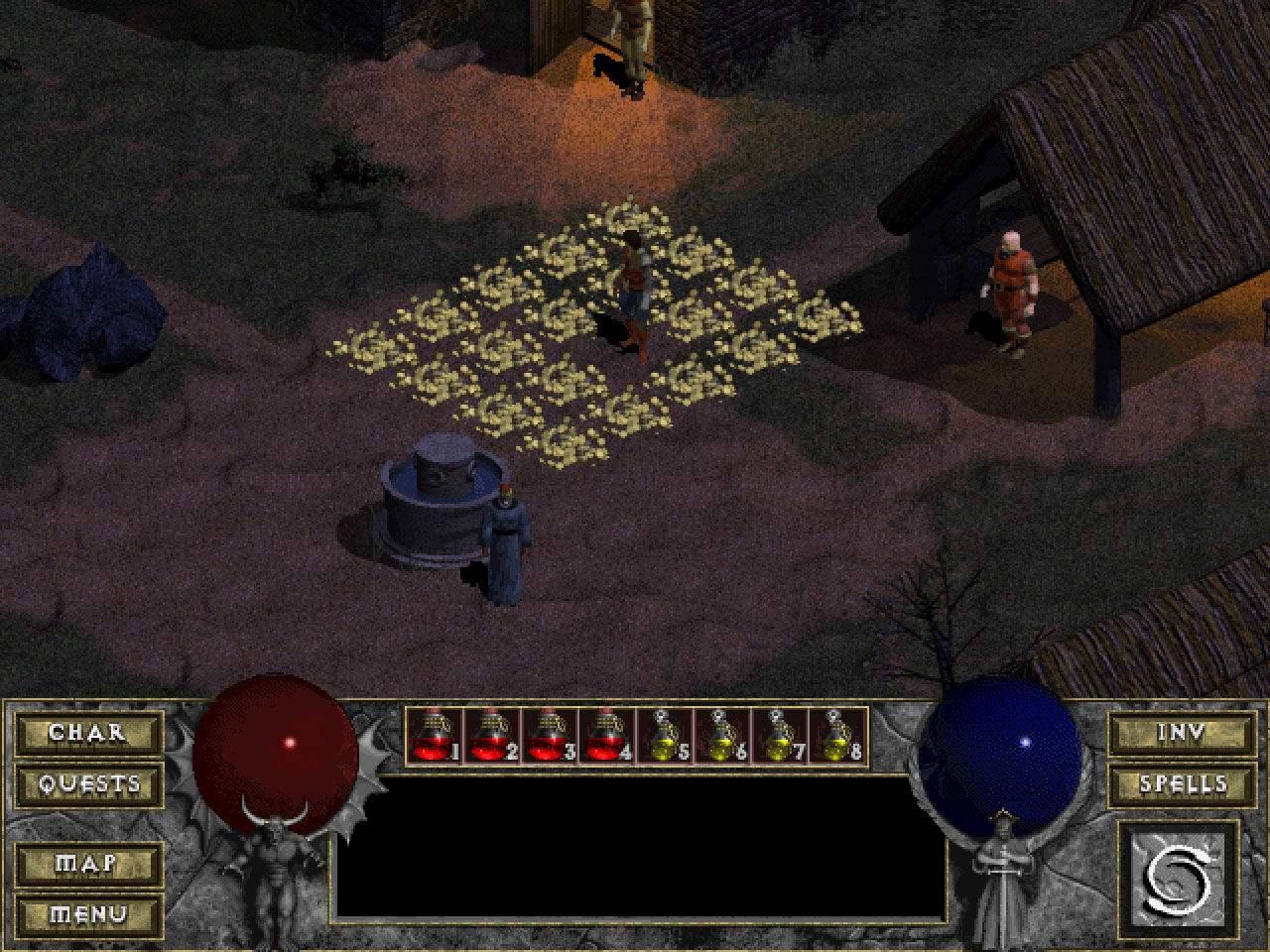Viewport: 1270px width, 952px height.
Task: Show the QUESTS log
Action: 88,784
